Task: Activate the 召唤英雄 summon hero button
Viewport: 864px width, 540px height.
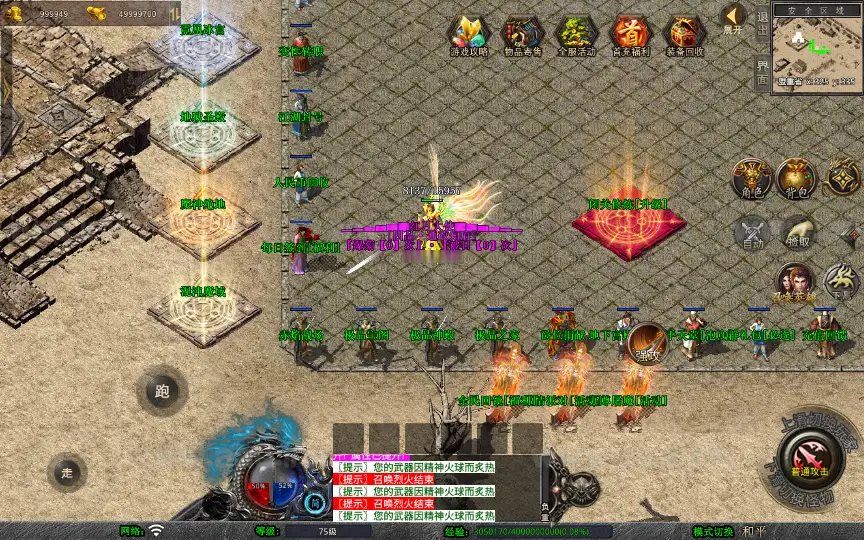Action: pos(795,284)
